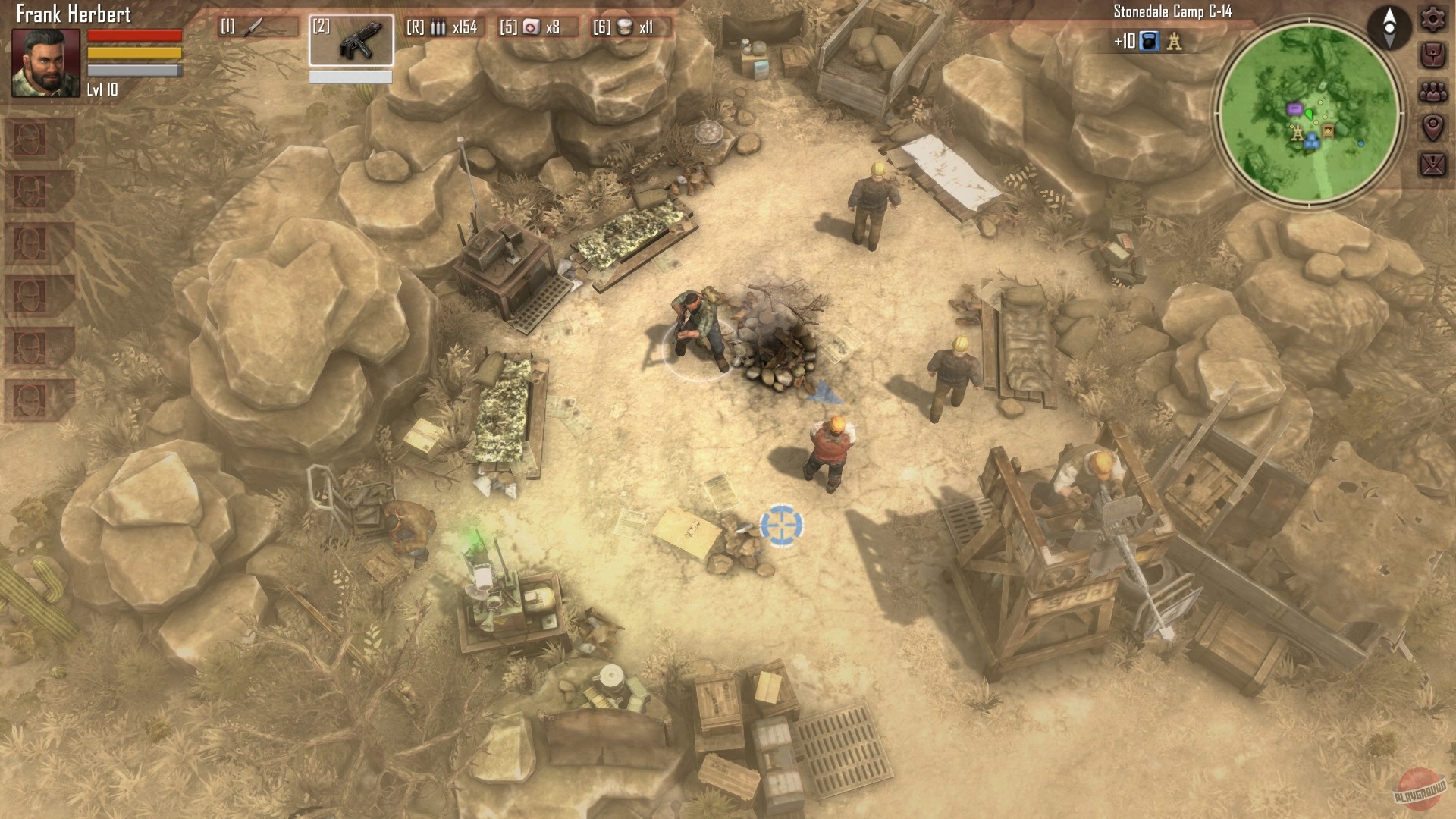Select the submachine gun weapon slot
The image size is (1456, 819).
(x=350, y=40)
